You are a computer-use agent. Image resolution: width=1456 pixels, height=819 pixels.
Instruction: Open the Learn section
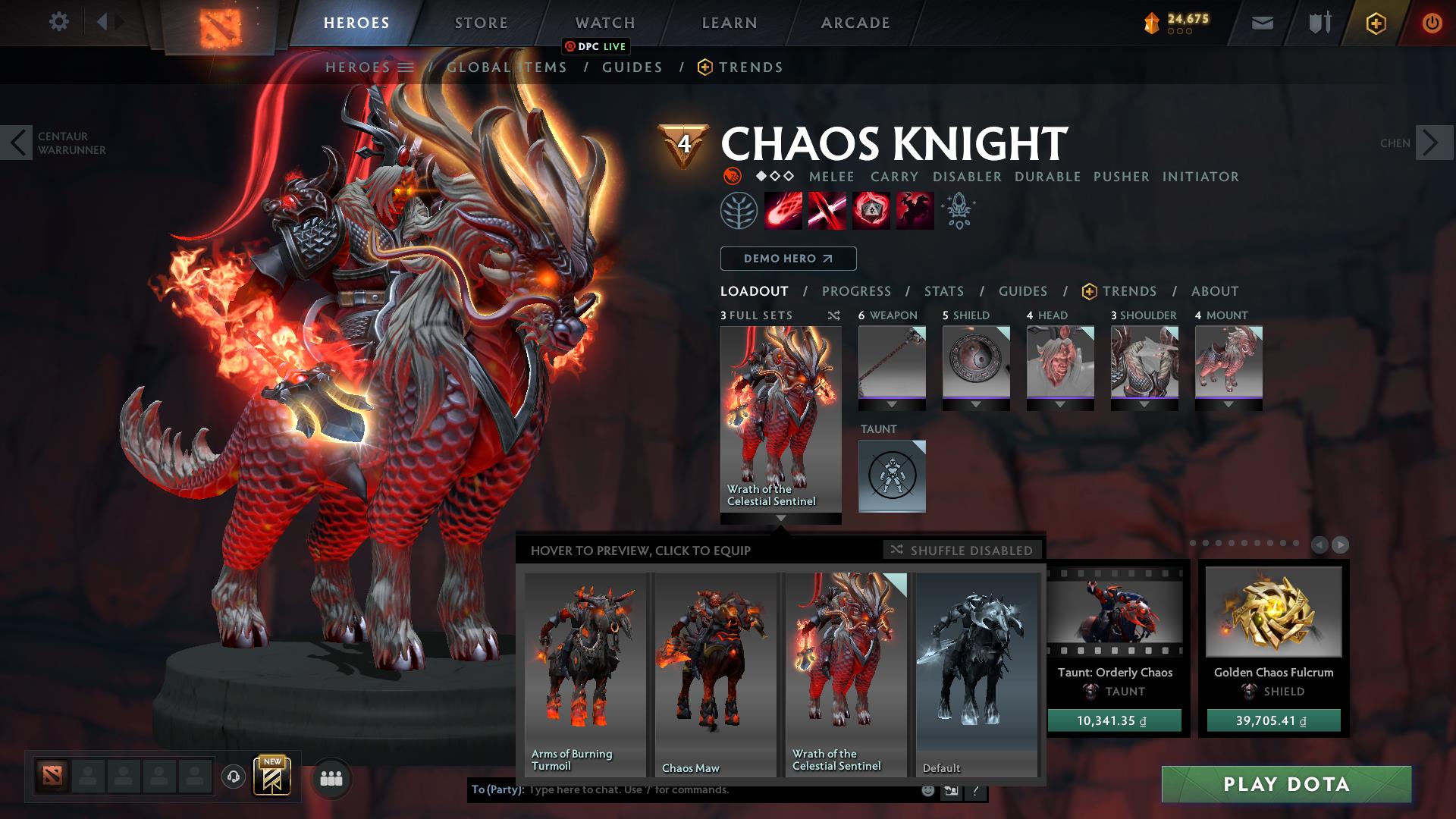729,23
